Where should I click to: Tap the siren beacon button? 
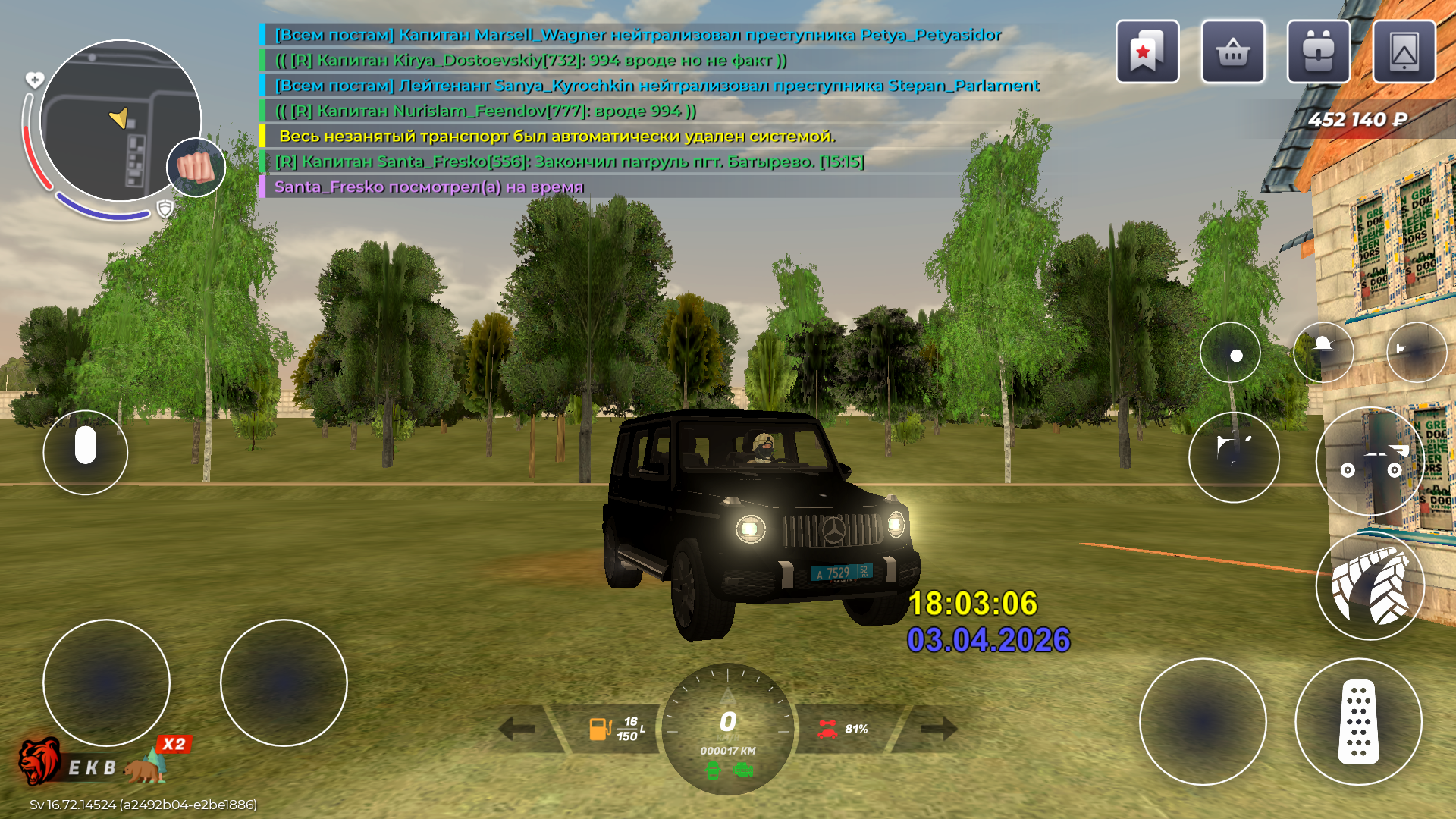click(x=1323, y=351)
